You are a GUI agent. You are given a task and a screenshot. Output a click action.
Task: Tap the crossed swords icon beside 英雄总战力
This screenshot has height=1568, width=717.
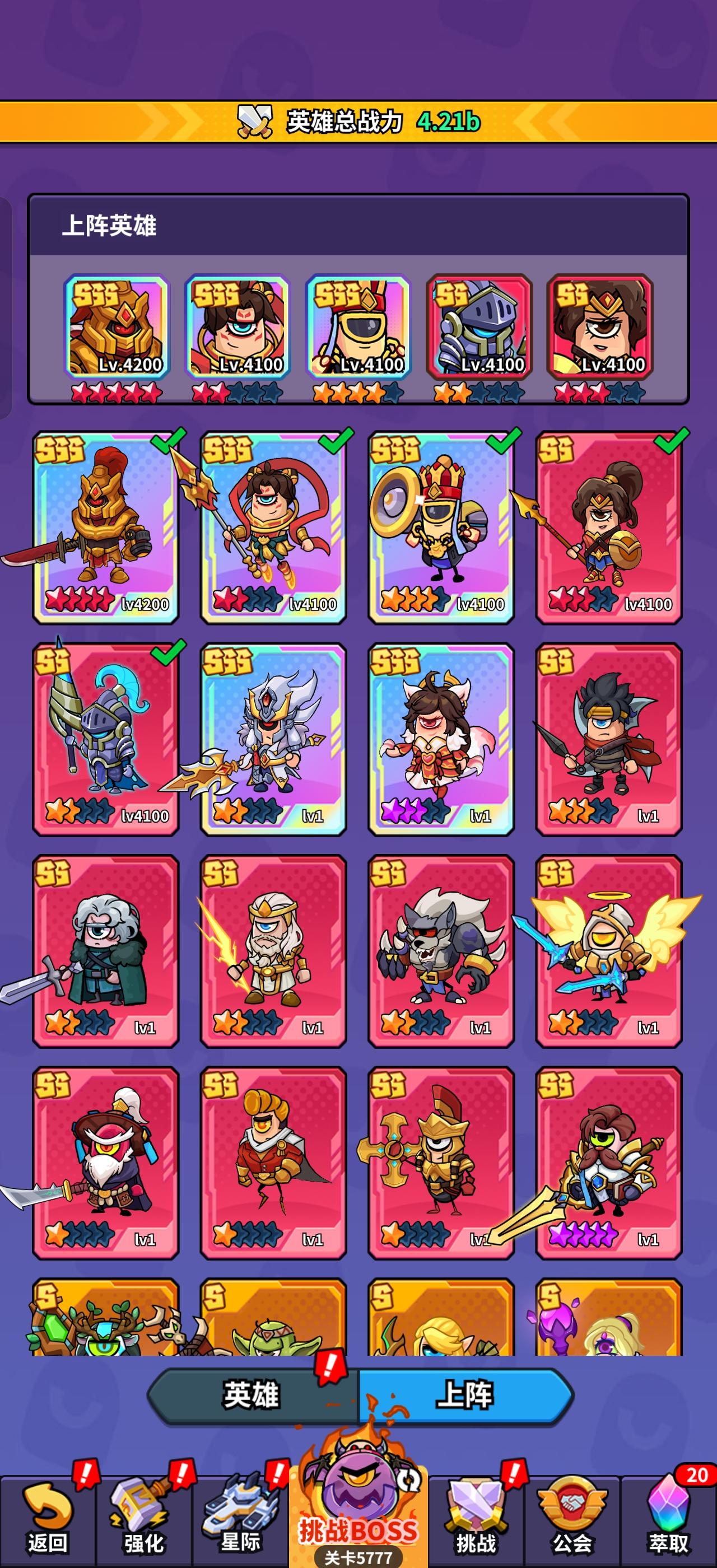coord(255,121)
